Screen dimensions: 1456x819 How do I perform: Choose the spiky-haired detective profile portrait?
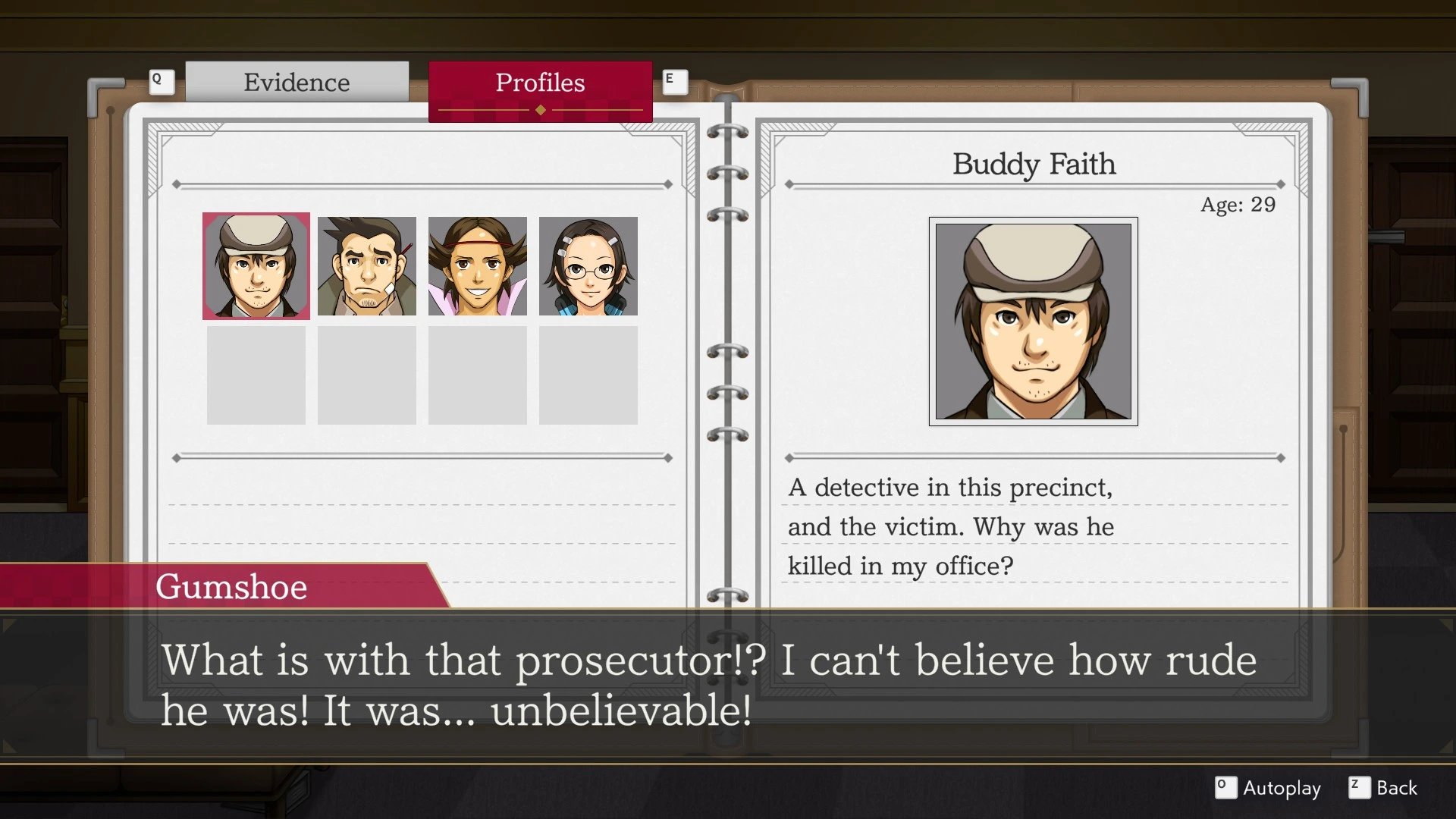pos(367,266)
